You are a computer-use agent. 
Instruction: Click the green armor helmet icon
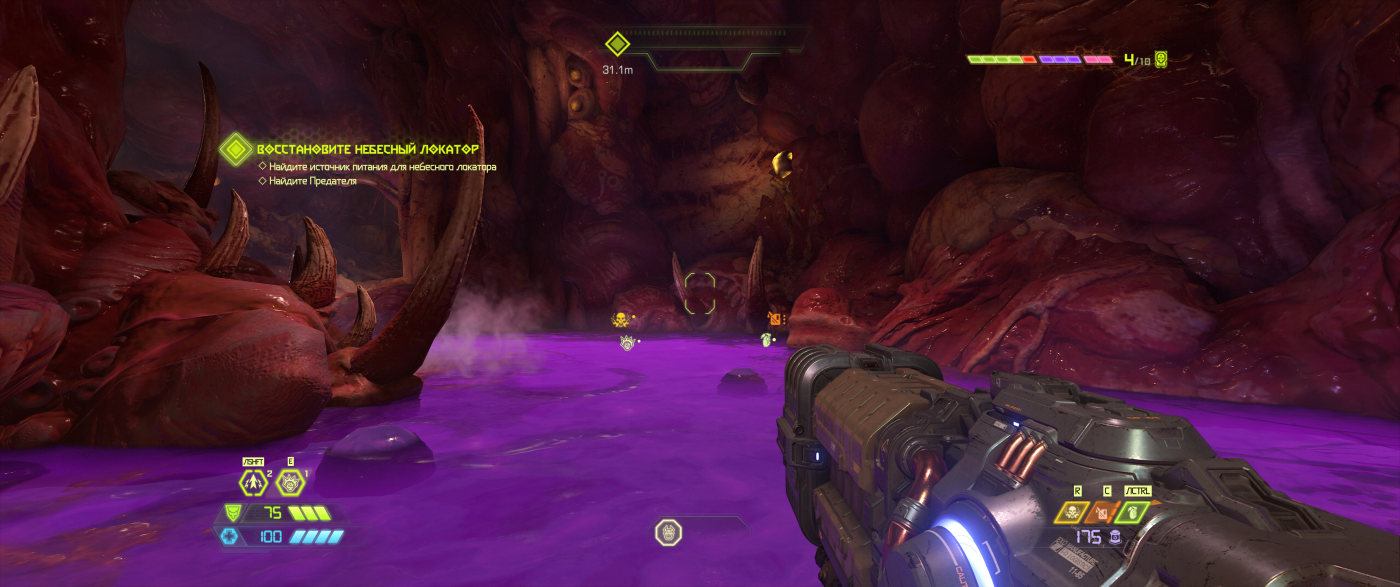tap(233, 513)
